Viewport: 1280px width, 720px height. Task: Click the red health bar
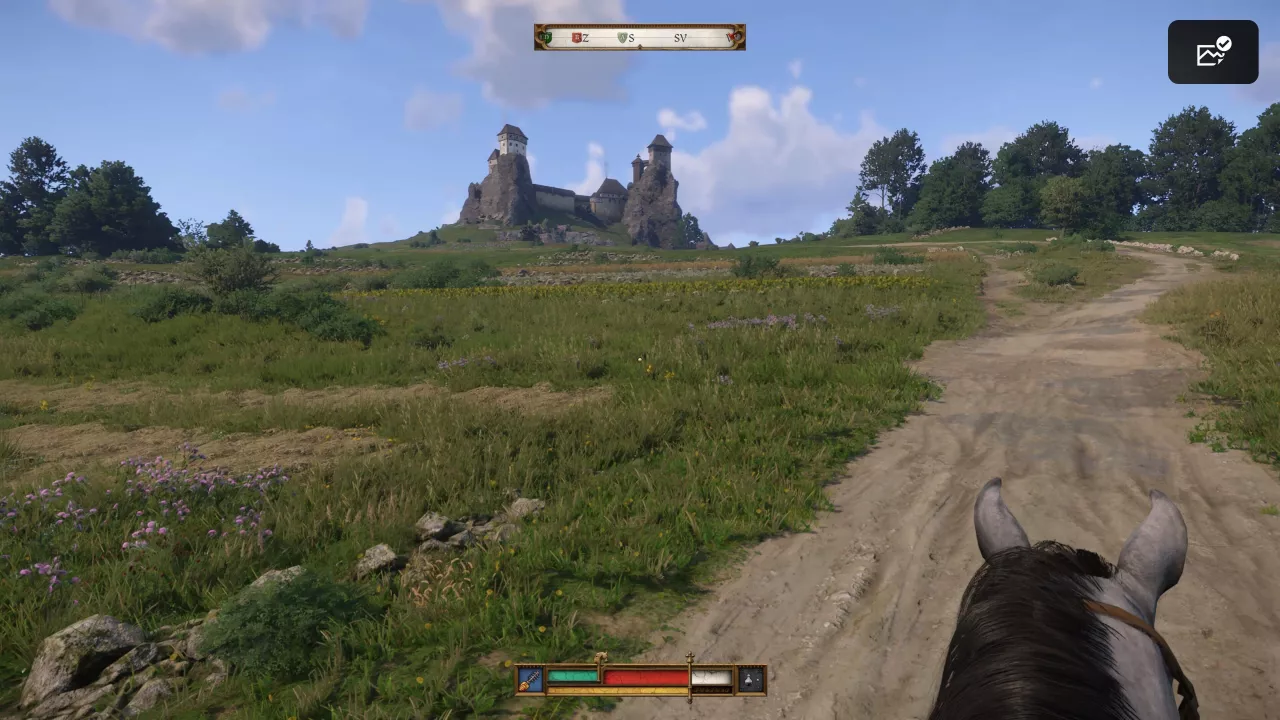coord(645,678)
